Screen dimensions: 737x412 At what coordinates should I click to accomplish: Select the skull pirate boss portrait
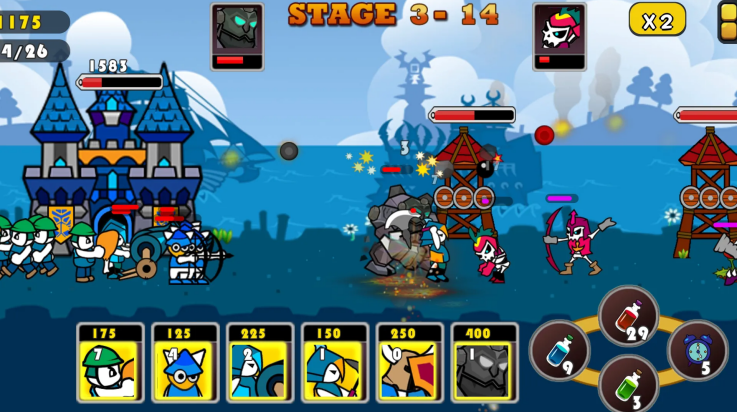pos(559,31)
